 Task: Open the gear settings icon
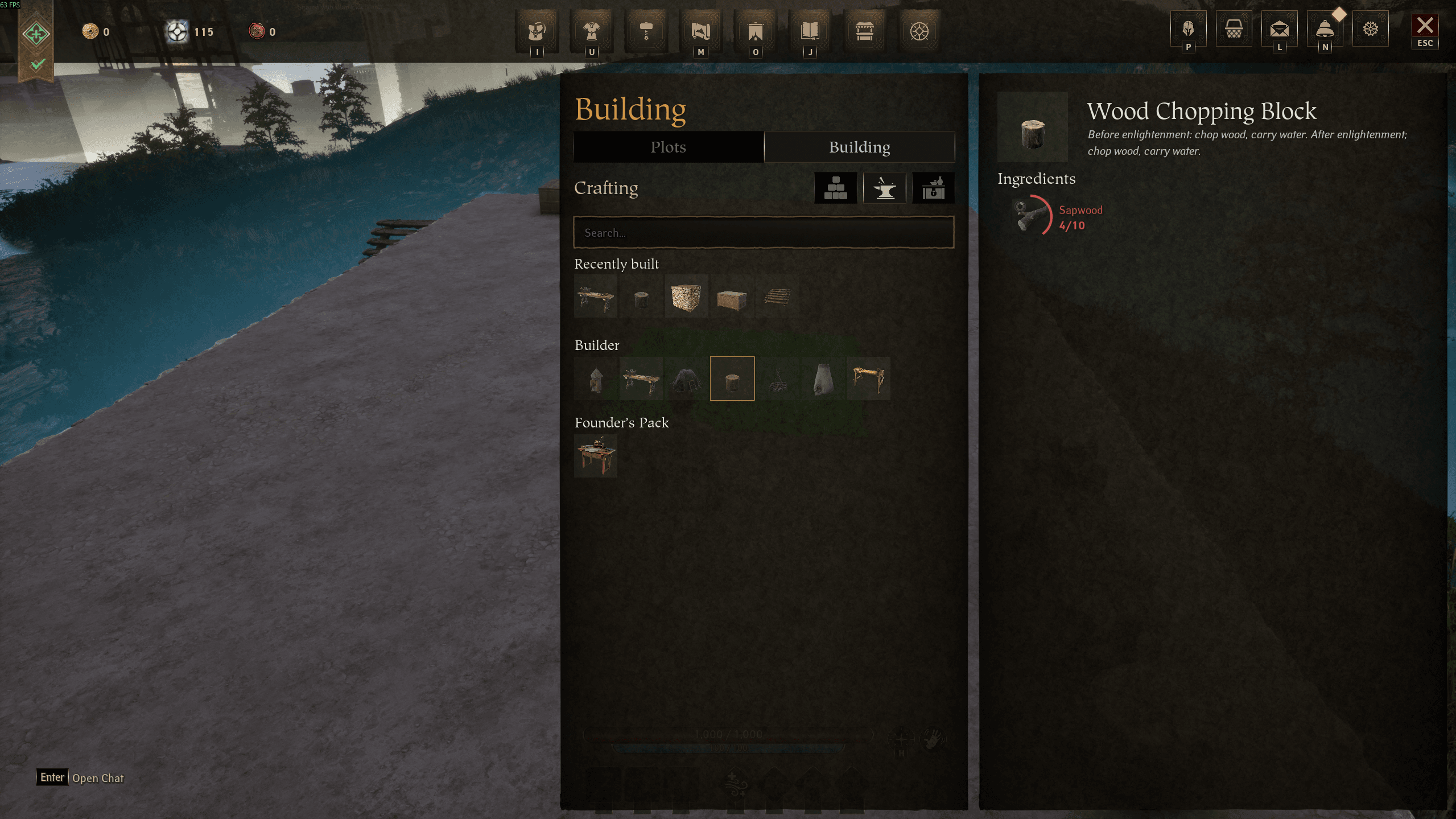point(1371,28)
